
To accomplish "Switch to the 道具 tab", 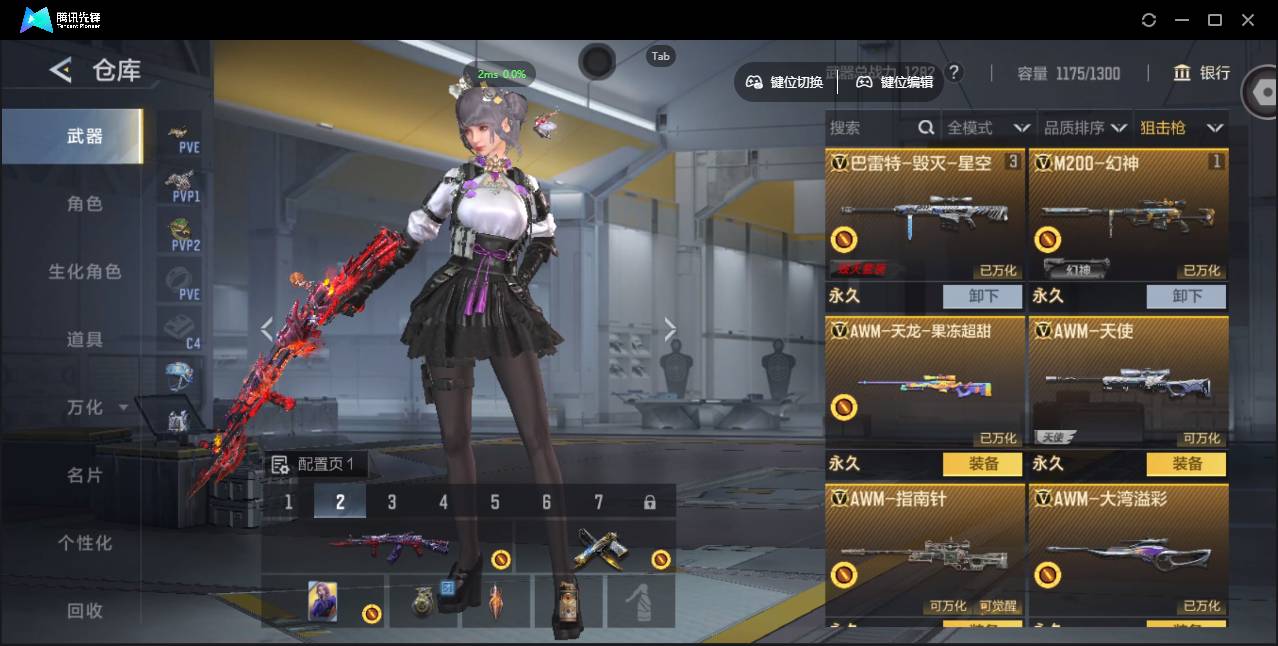I will coord(85,340).
